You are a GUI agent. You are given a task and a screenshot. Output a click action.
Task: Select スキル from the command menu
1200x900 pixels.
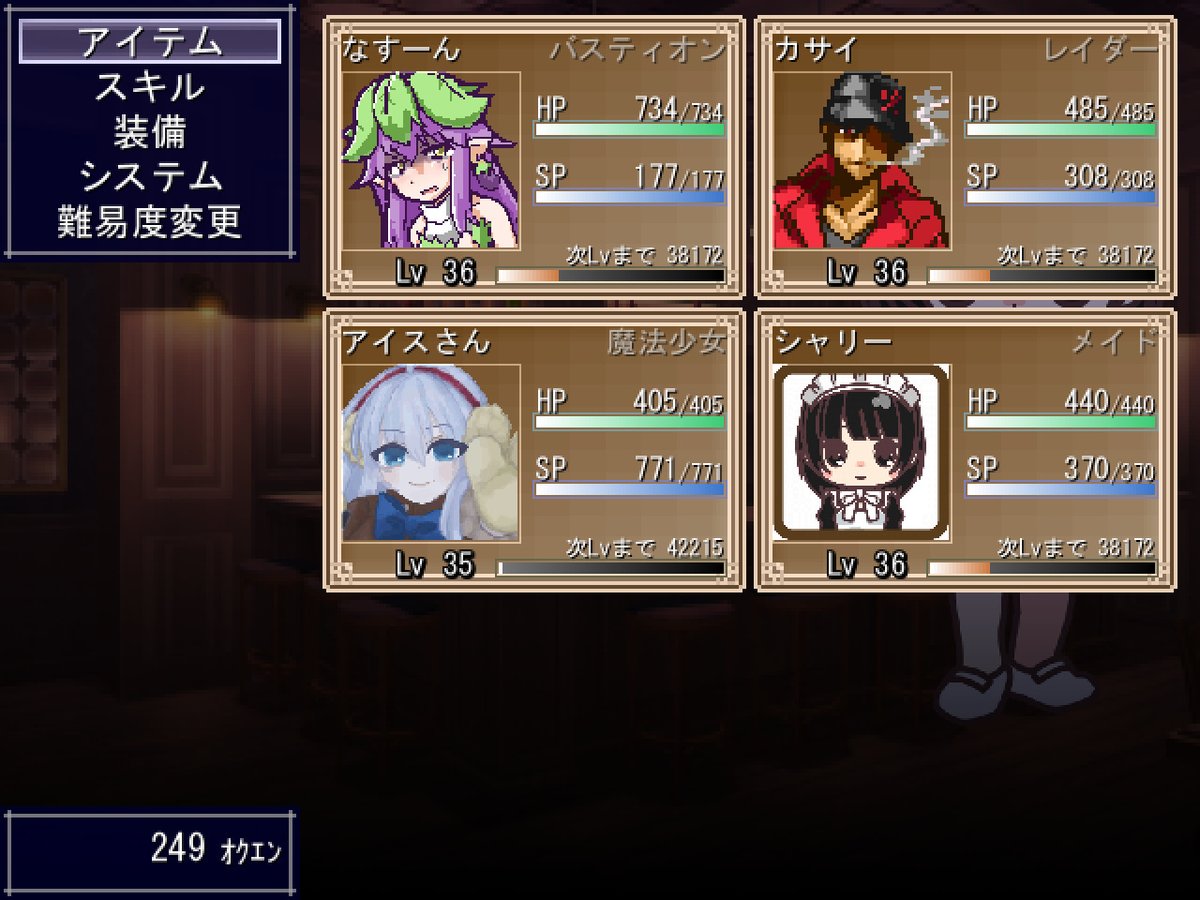pos(150,87)
